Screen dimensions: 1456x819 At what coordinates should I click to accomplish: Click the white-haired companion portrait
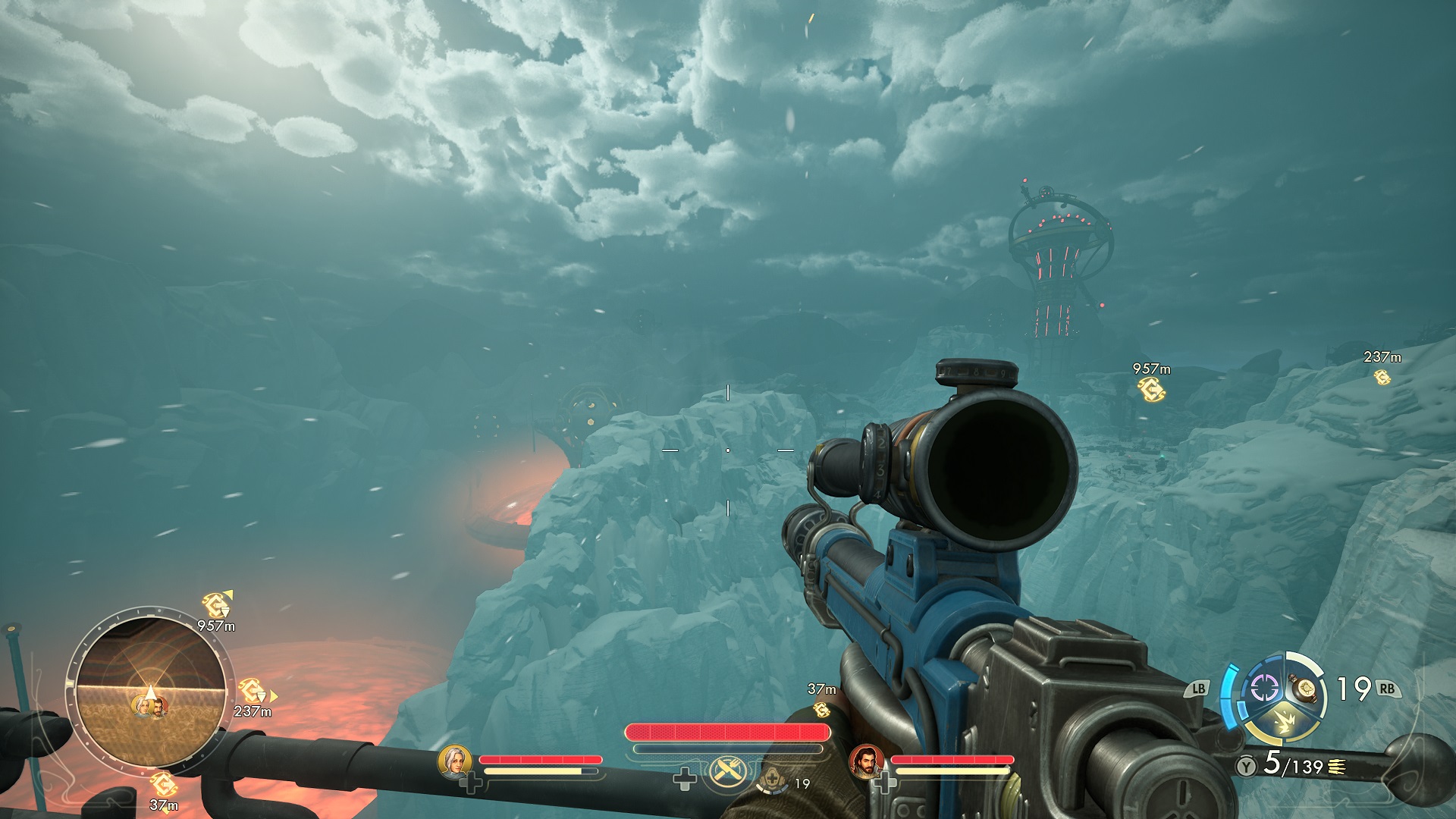[x=454, y=761]
